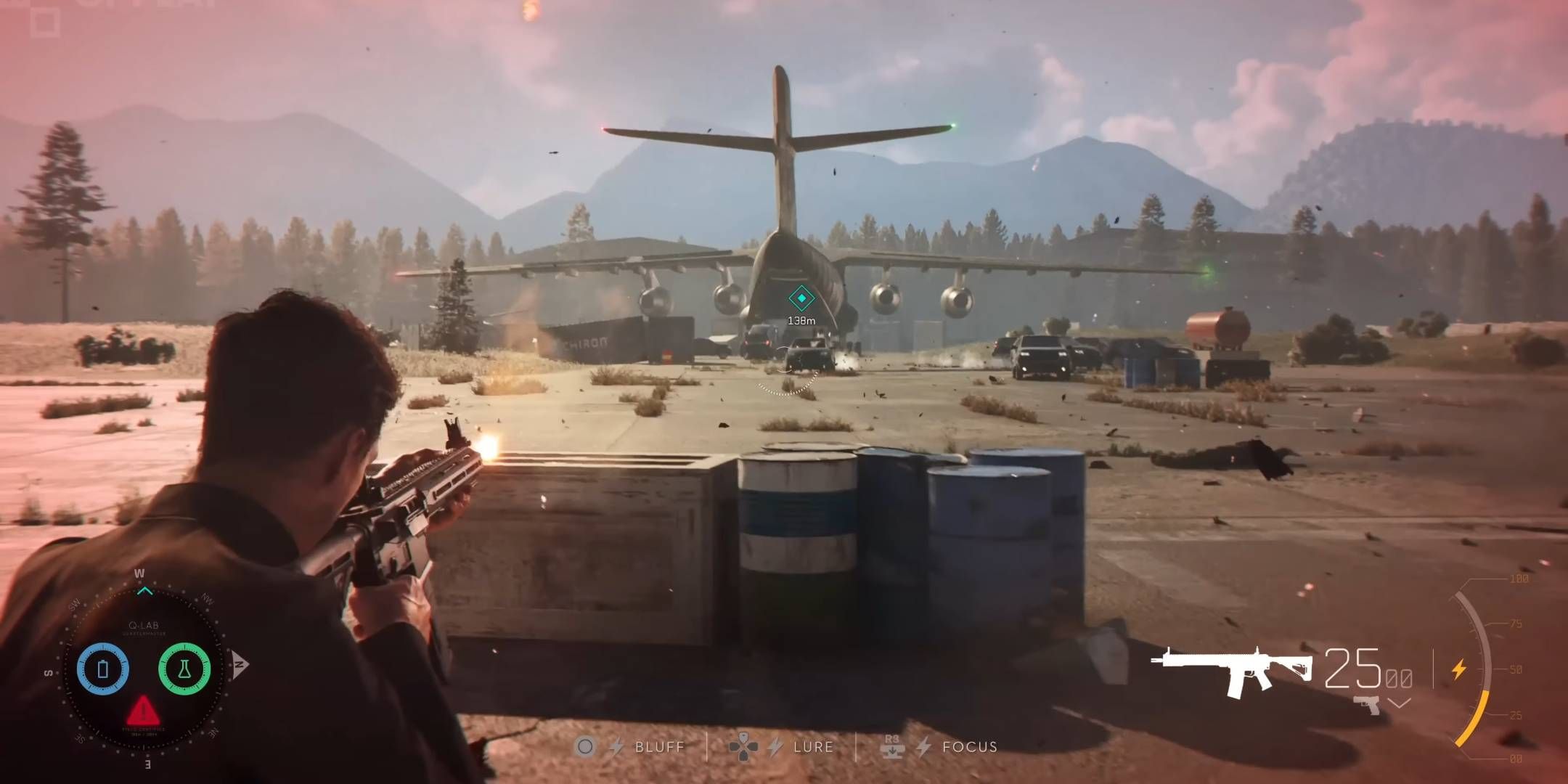Click the pistol sidearm icon bottom right
This screenshot has height=784, width=1568.
coord(1368,706)
